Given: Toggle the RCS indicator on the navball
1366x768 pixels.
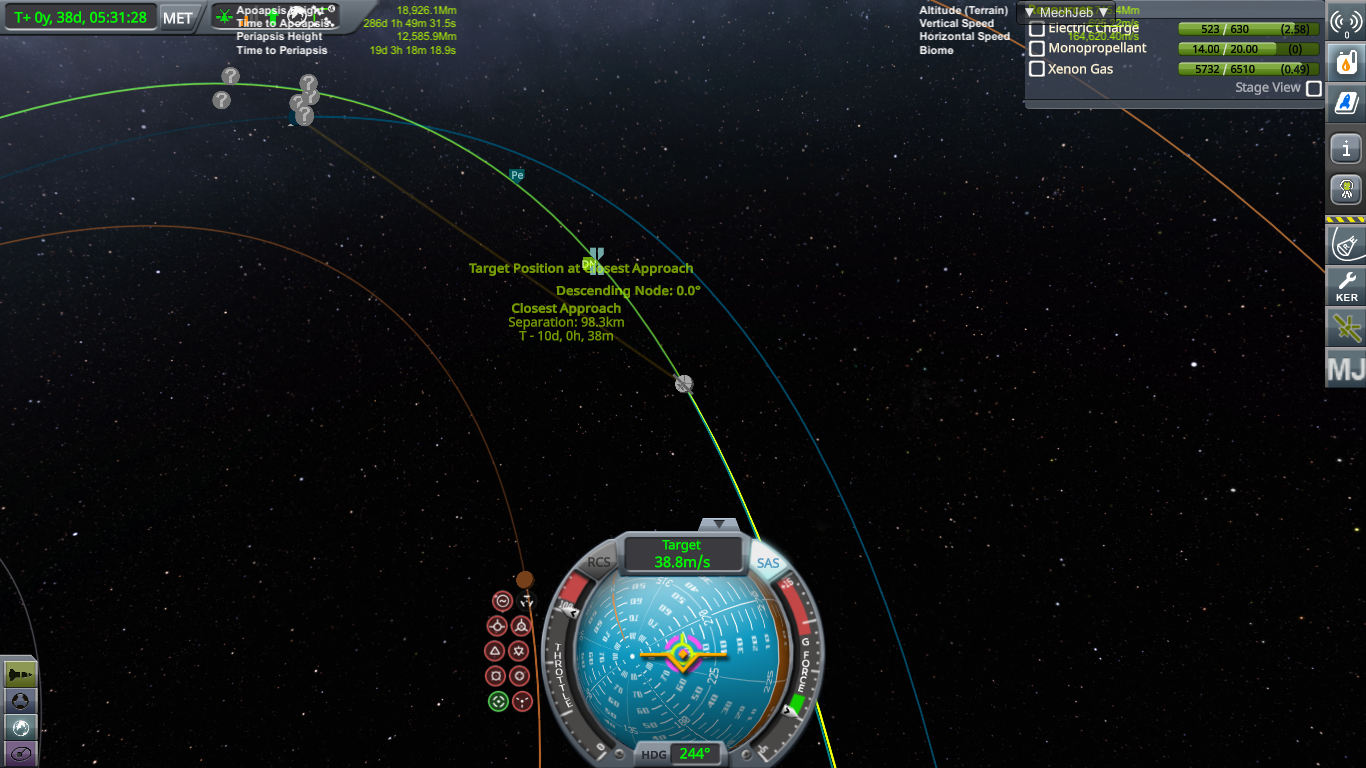Looking at the screenshot, I should point(598,563).
